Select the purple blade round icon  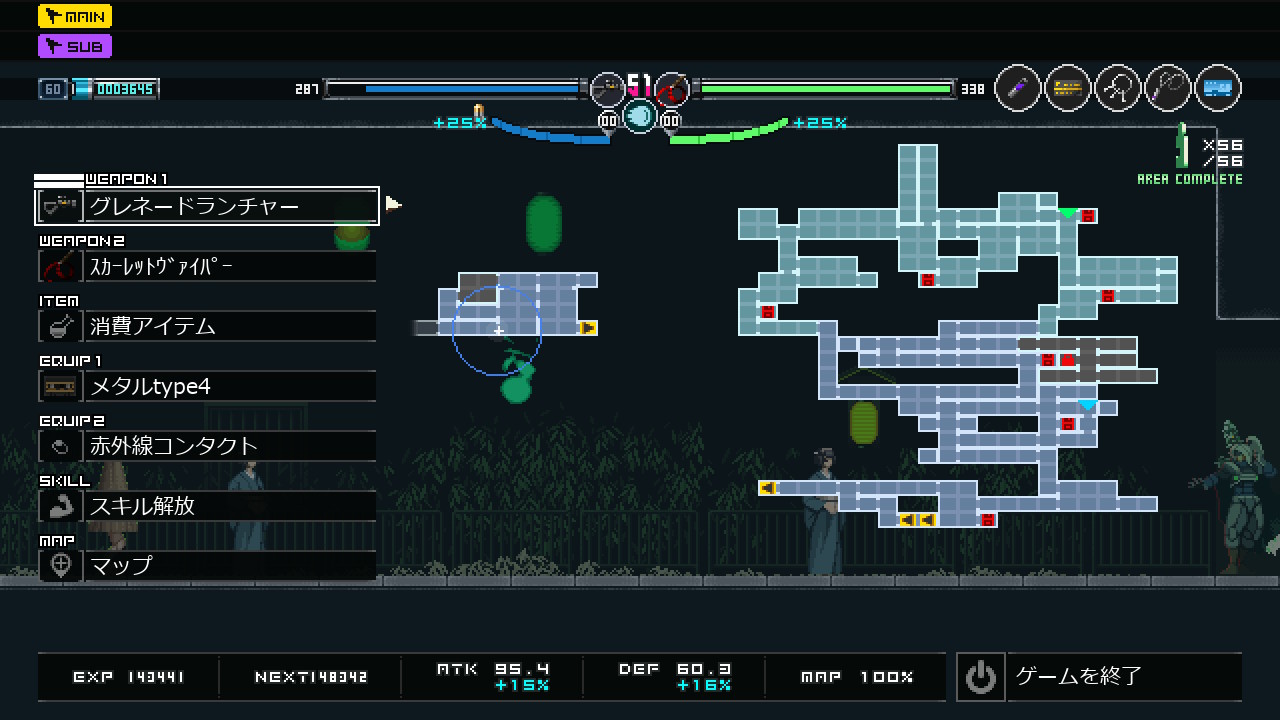point(1018,89)
